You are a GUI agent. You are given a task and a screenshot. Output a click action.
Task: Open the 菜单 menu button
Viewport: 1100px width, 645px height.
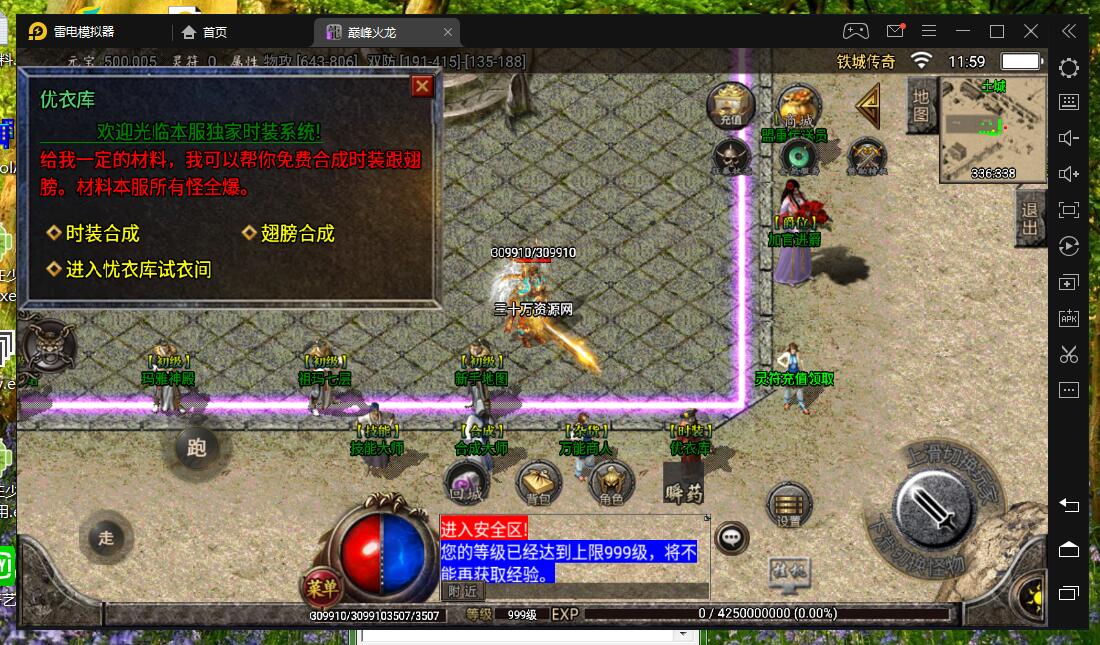pyautogui.click(x=321, y=587)
